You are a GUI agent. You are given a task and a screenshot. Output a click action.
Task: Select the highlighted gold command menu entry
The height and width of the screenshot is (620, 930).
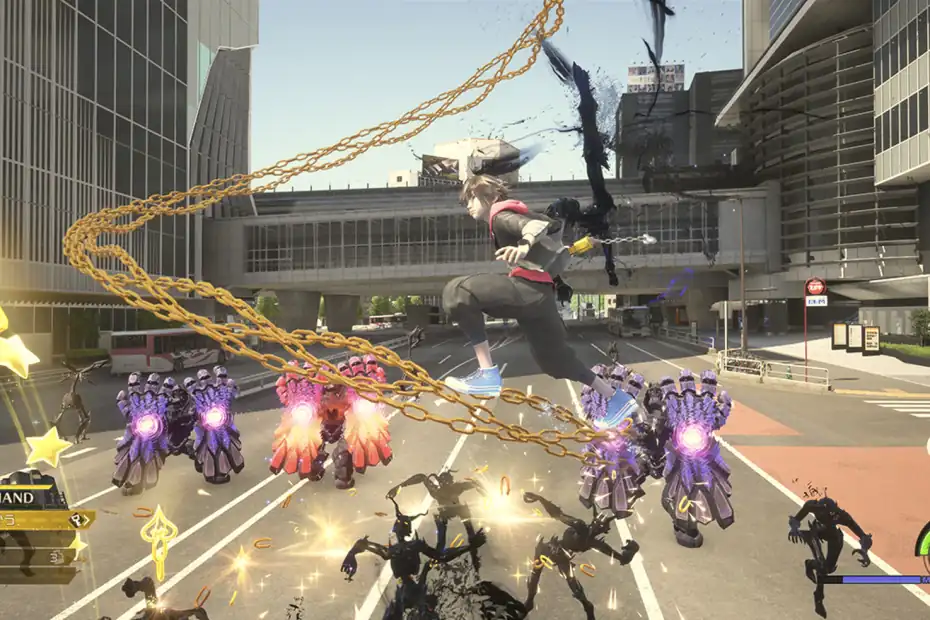44,520
